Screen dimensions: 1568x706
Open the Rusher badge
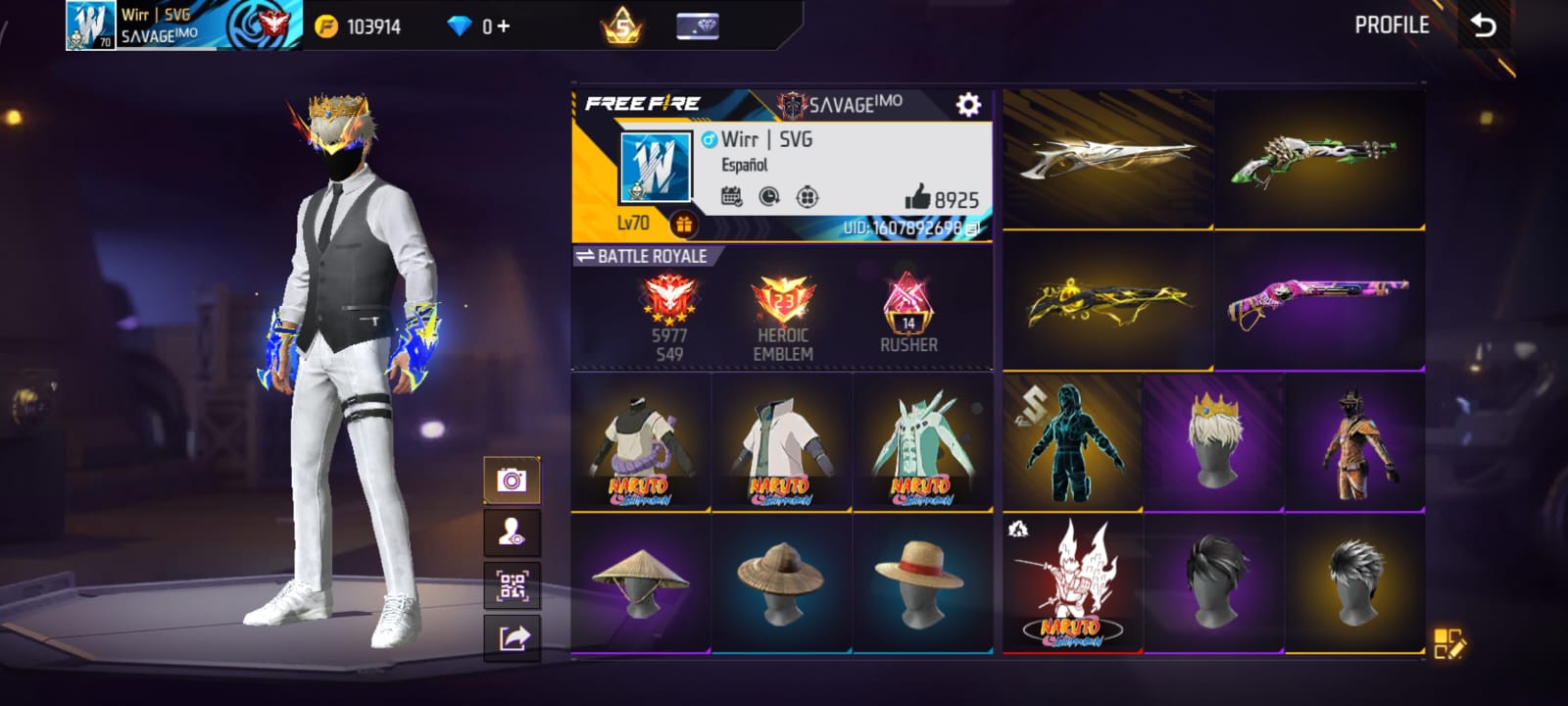(x=908, y=314)
